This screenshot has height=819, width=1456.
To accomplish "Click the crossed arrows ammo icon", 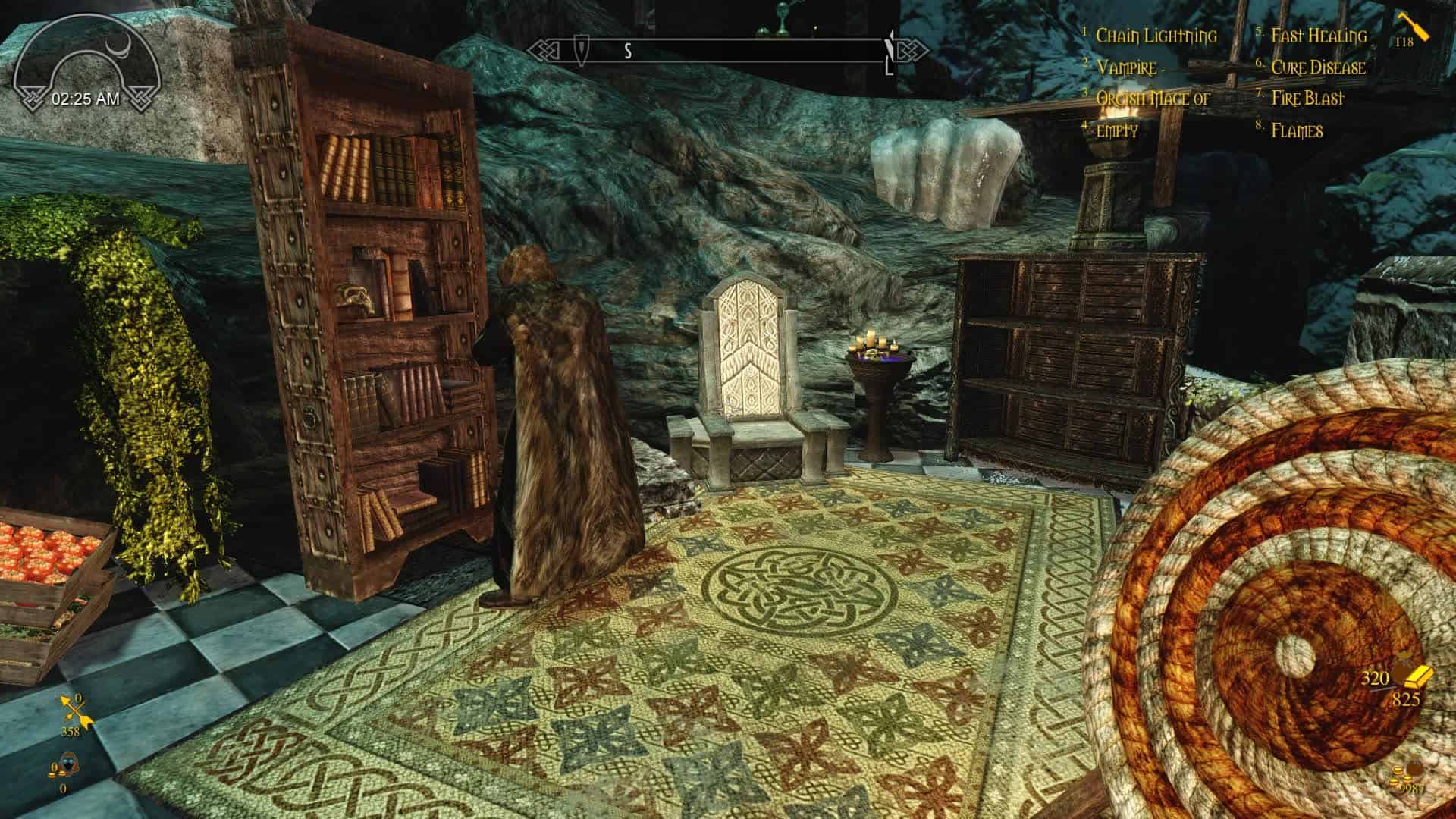I will coord(77,712).
